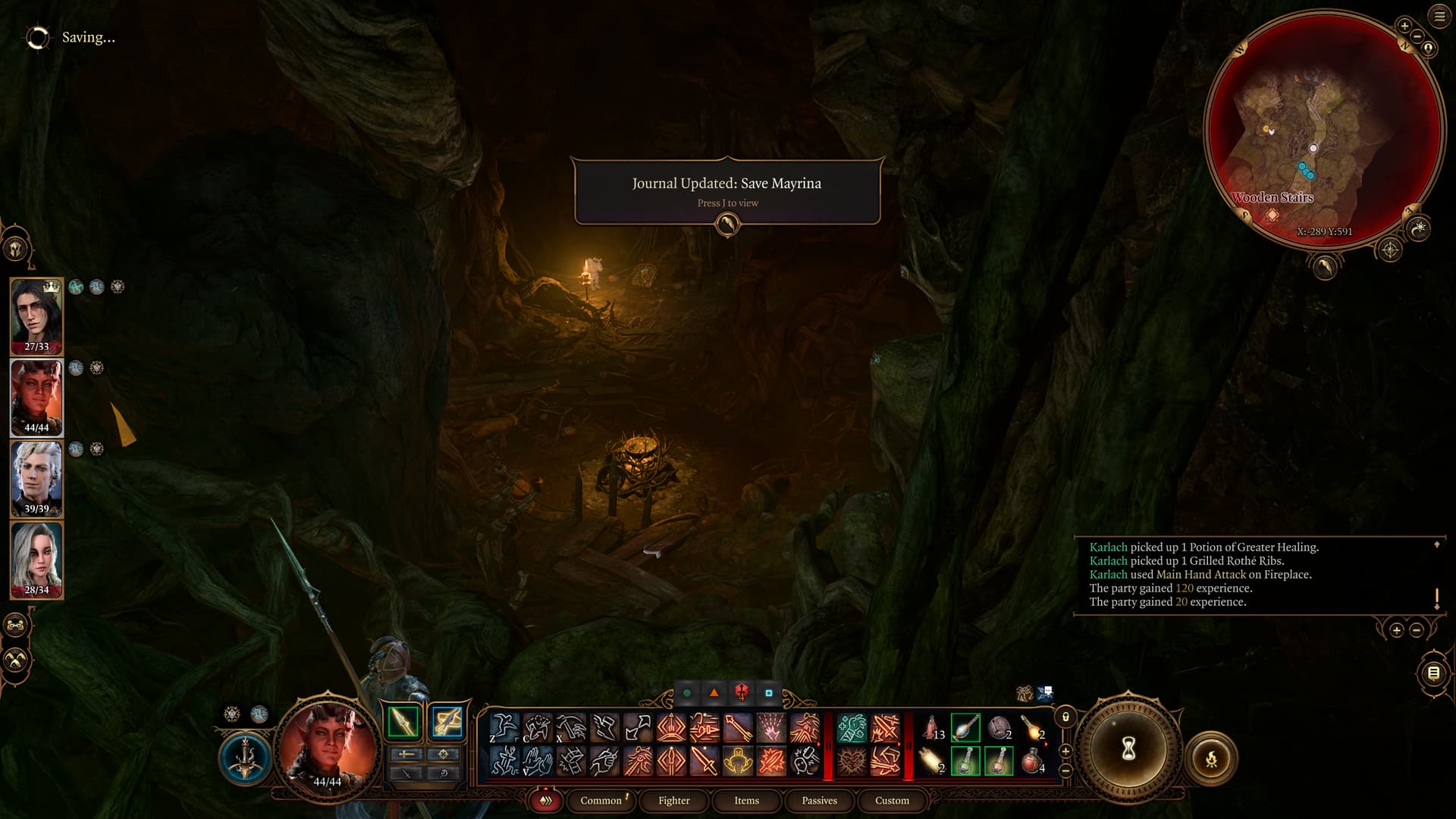Switch to the Fighter hotbar tab

click(673, 800)
